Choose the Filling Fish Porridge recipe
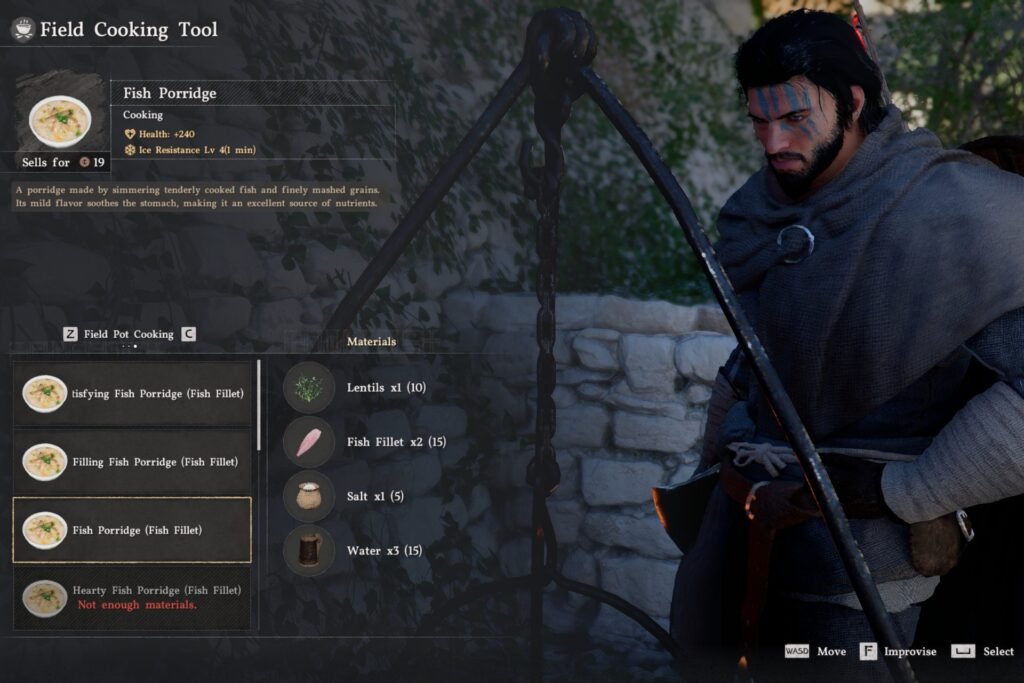 click(x=132, y=462)
